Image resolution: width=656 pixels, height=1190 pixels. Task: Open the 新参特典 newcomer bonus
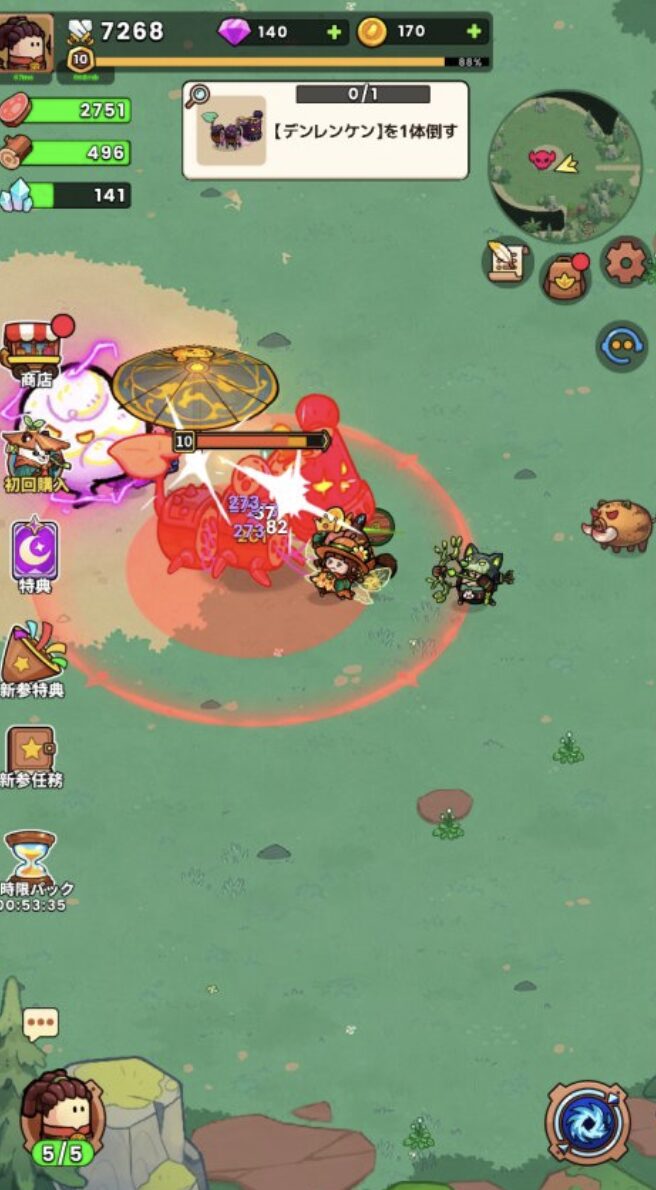[33, 658]
